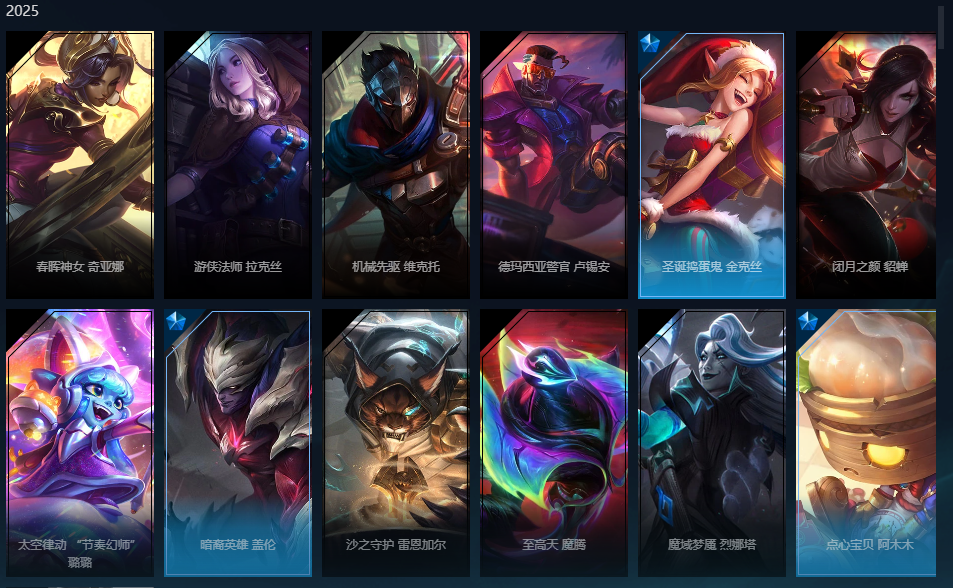
Task: View the 至高天 魔腾 skin card
Action: [x=554, y=442]
